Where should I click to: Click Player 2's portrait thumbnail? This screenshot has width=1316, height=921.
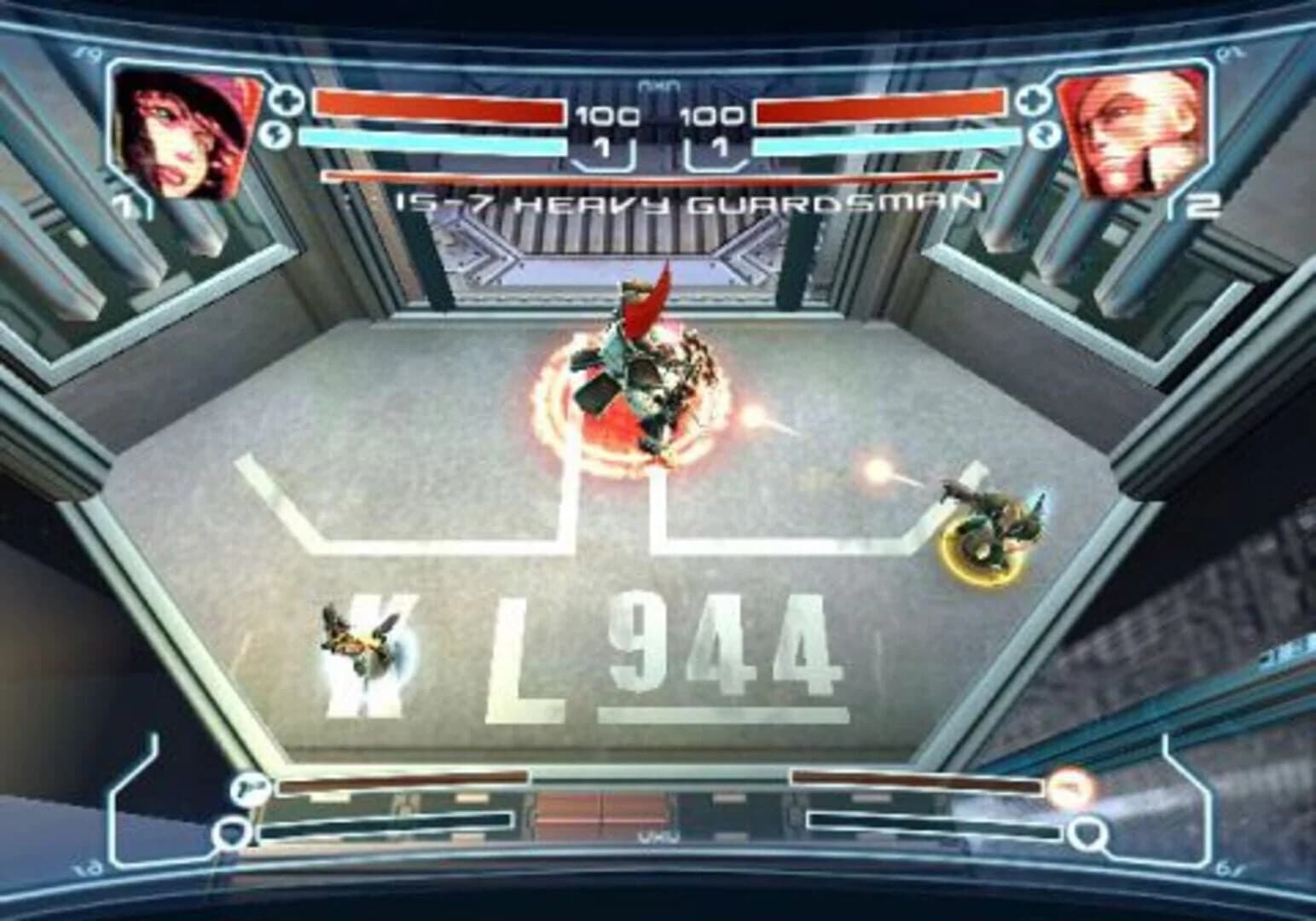tap(1134, 132)
